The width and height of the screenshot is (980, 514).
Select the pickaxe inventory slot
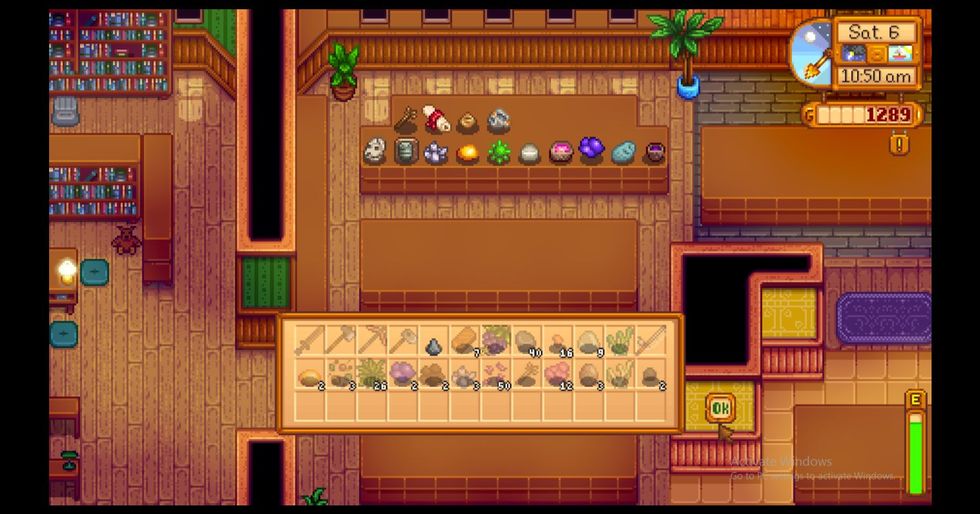(x=372, y=341)
